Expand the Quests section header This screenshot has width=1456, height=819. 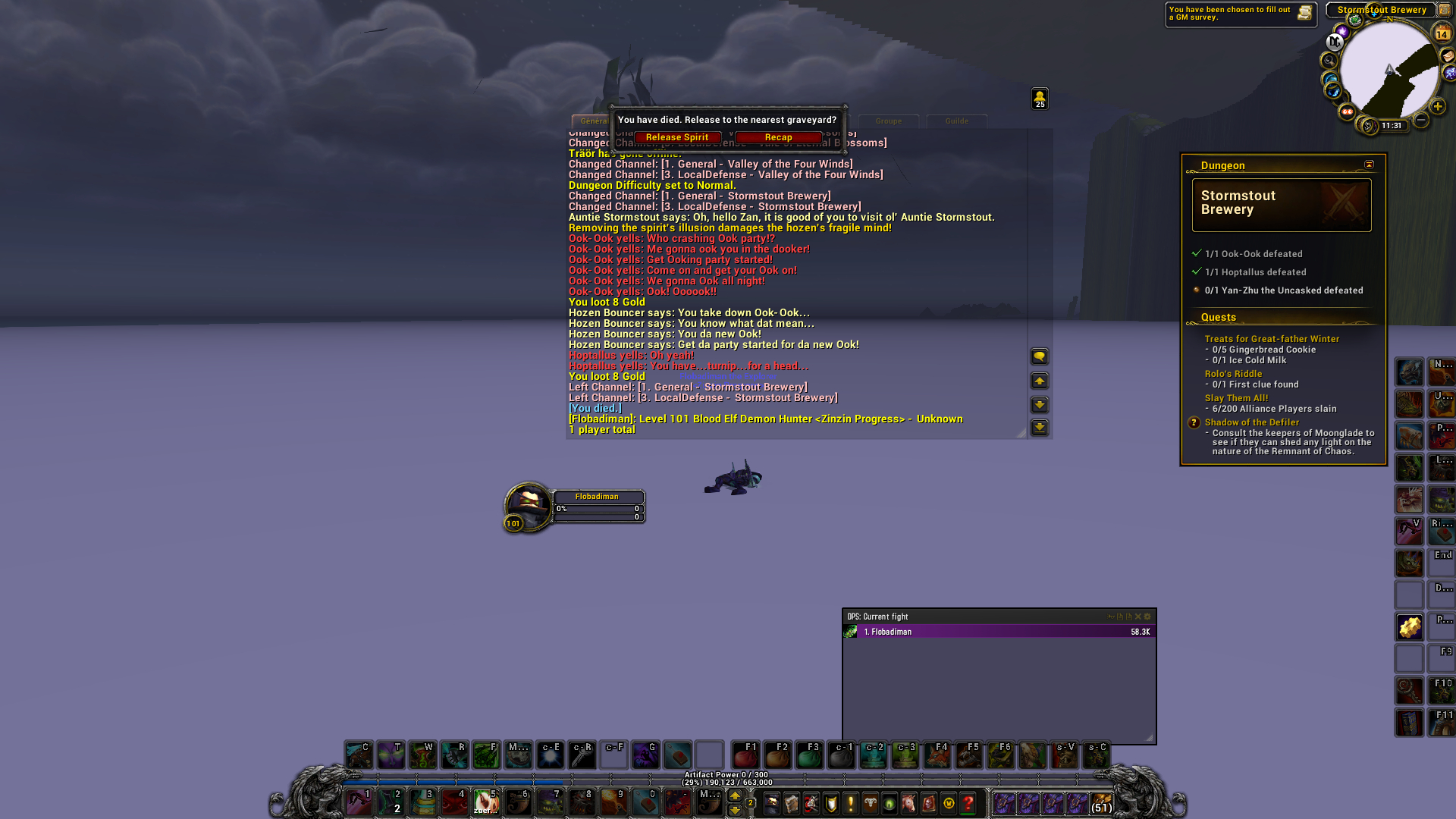1219,317
